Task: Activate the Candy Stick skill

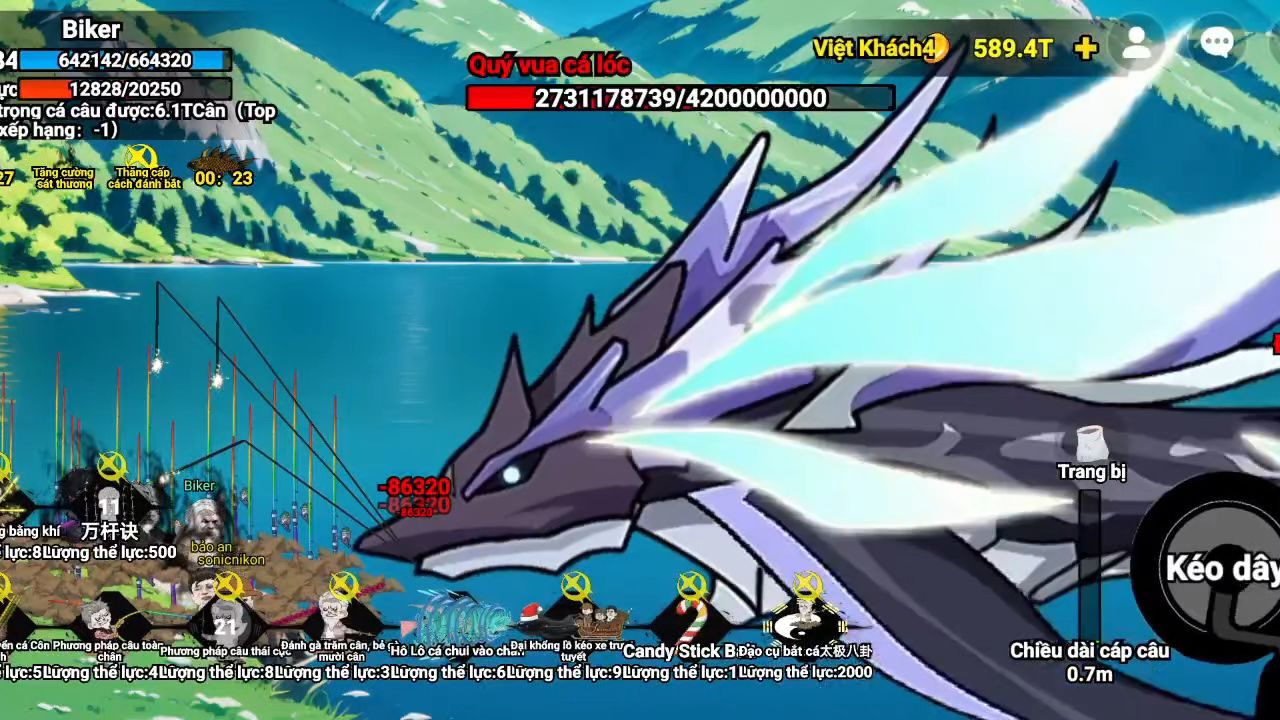Action: (x=690, y=618)
